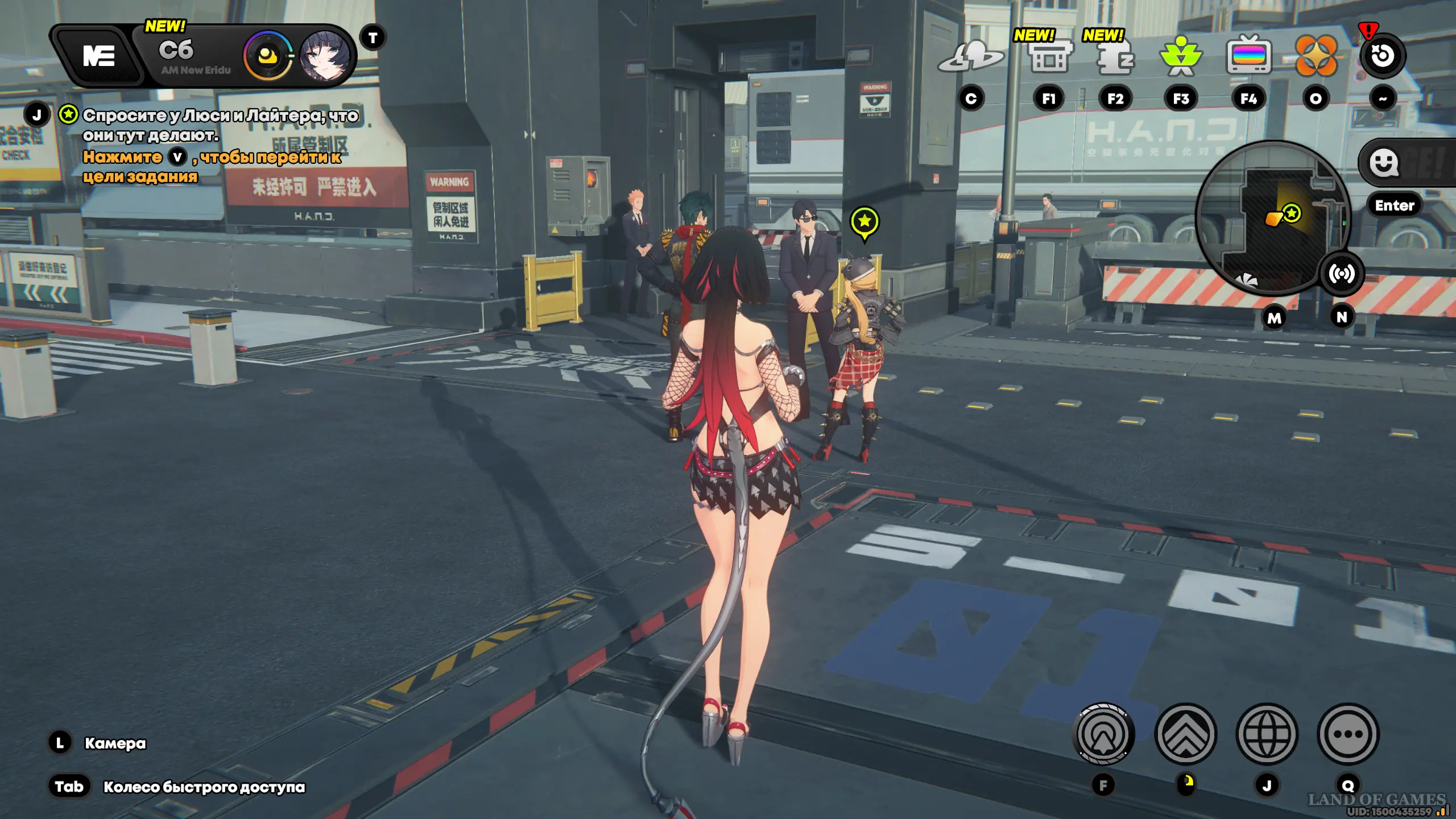Open the sleeping puzzle-piece icon
The height and width of the screenshot is (819, 1456).
click(1115, 57)
